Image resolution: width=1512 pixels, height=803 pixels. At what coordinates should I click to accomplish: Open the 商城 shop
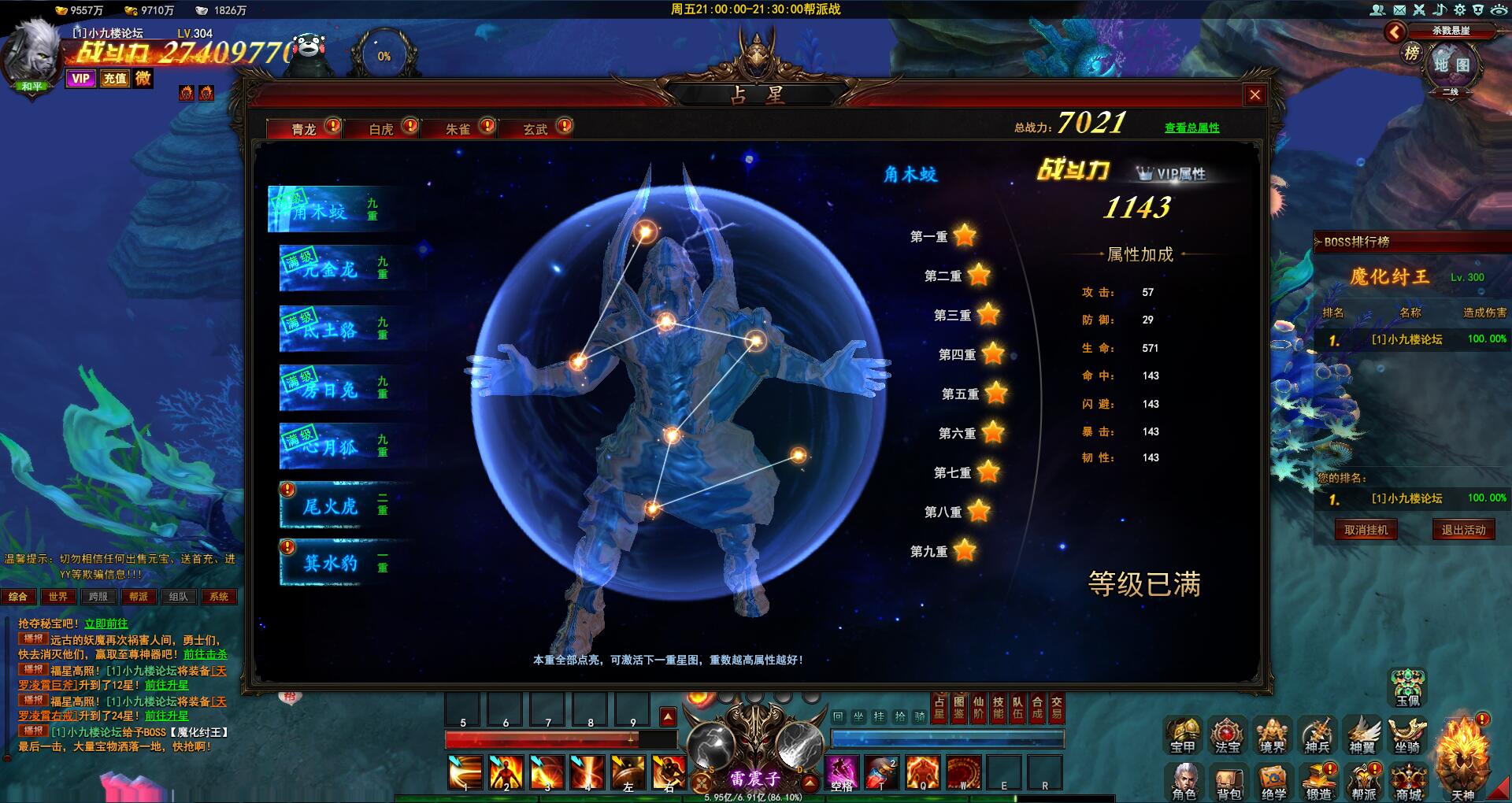point(1409,783)
